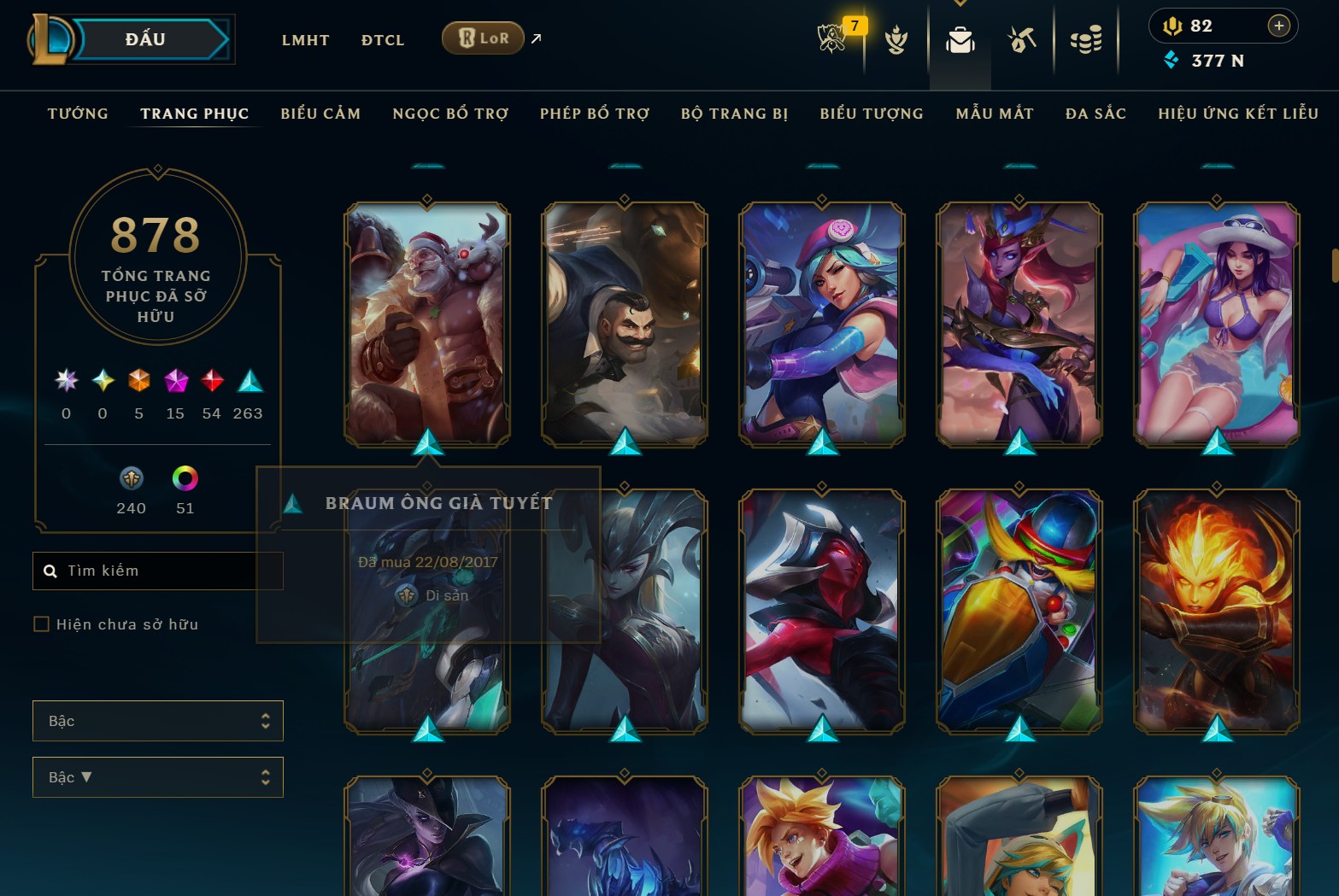Click the Collection bag icon in the navbar

coord(959,38)
